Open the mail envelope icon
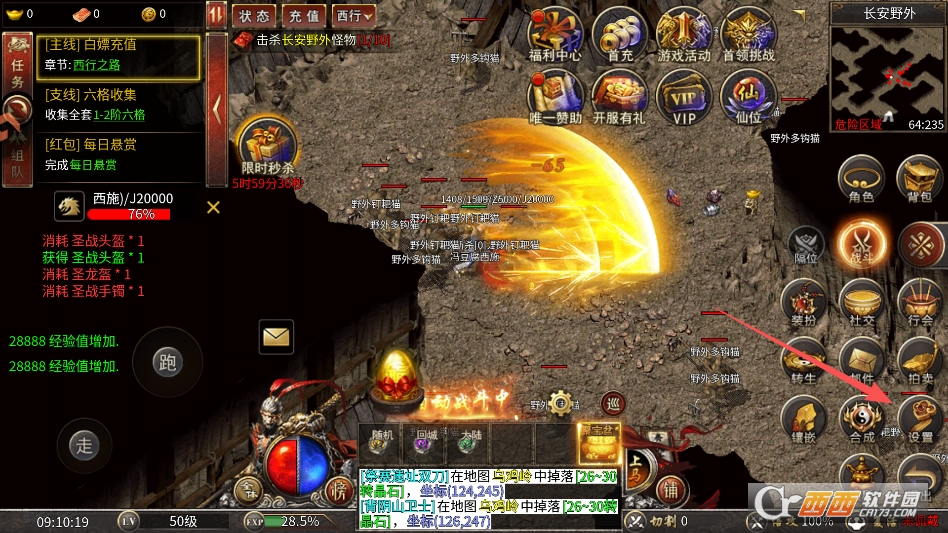This screenshot has height=533, width=948. pos(275,336)
